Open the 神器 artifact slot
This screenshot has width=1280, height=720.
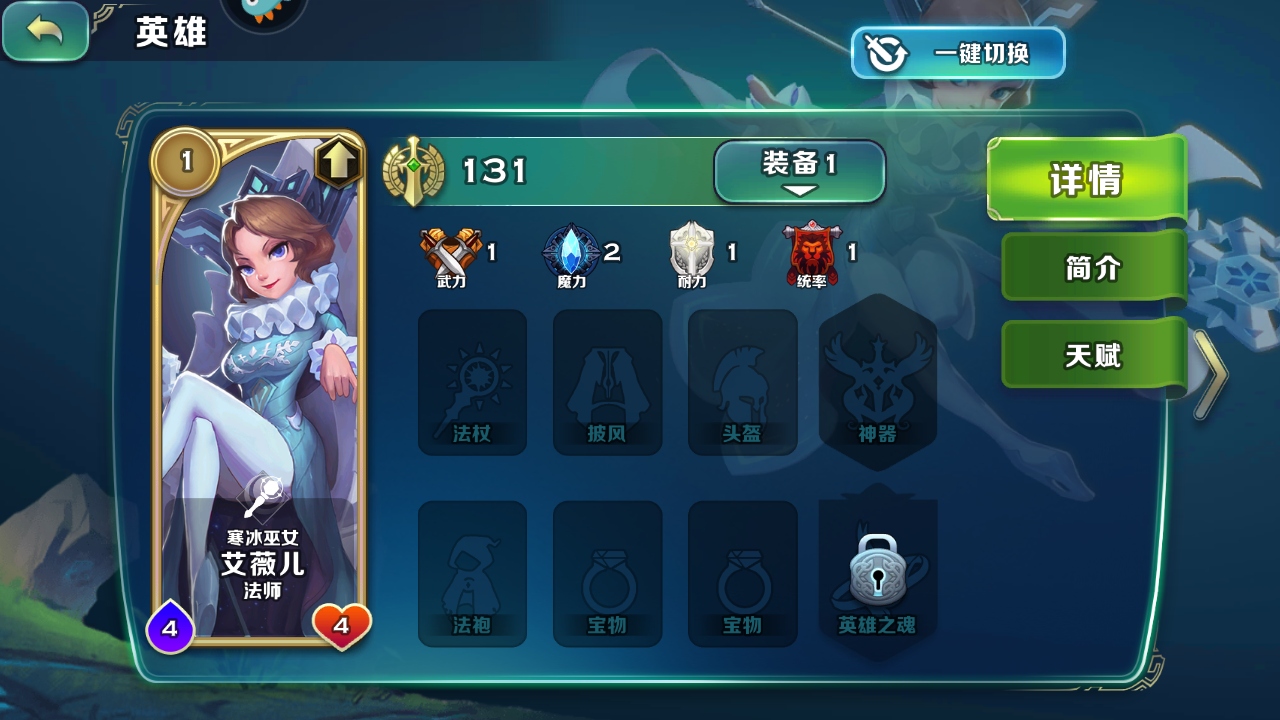[x=877, y=382]
